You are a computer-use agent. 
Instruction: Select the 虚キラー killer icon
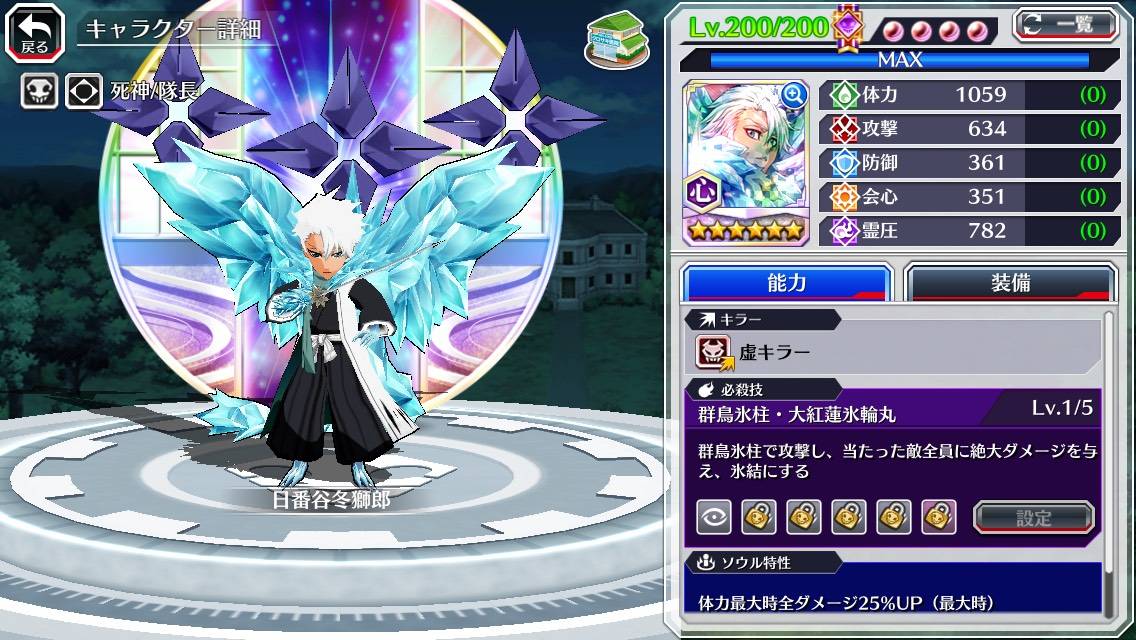(713, 351)
